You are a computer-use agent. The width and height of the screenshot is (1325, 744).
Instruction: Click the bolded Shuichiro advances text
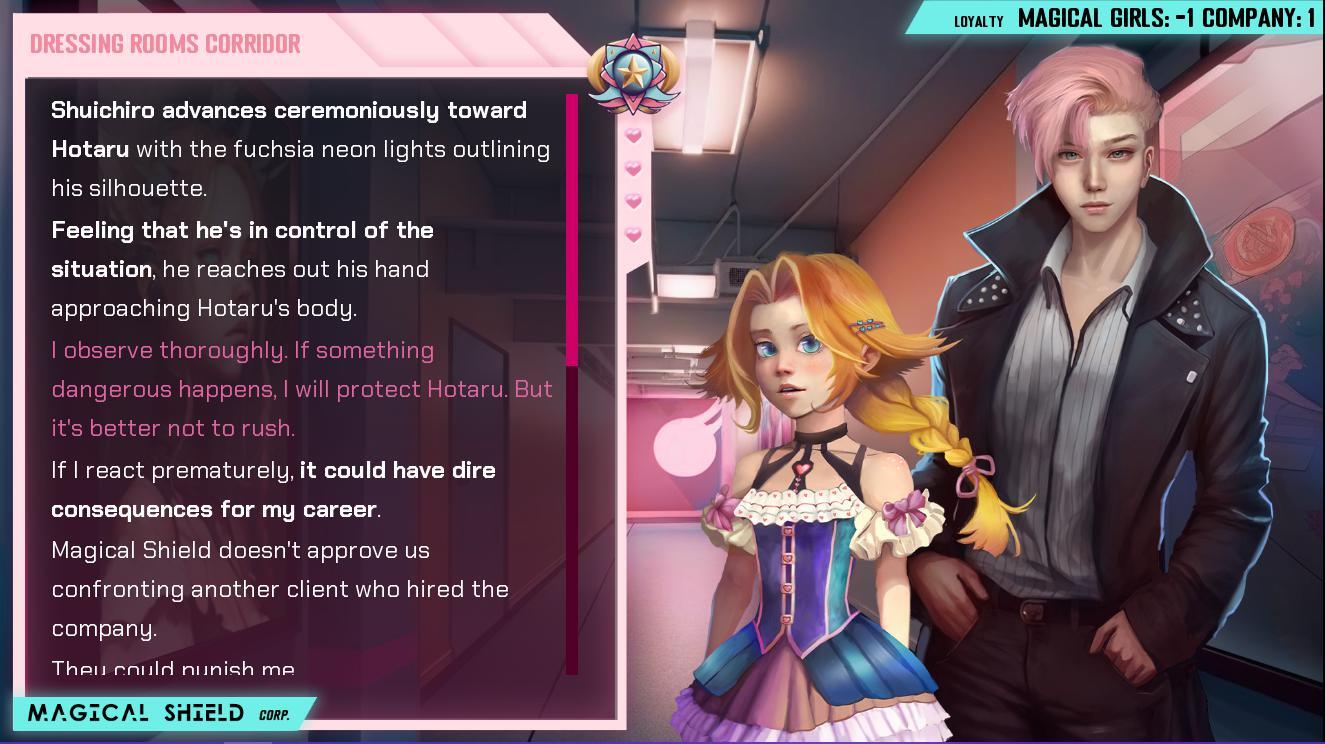click(x=288, y=110)
